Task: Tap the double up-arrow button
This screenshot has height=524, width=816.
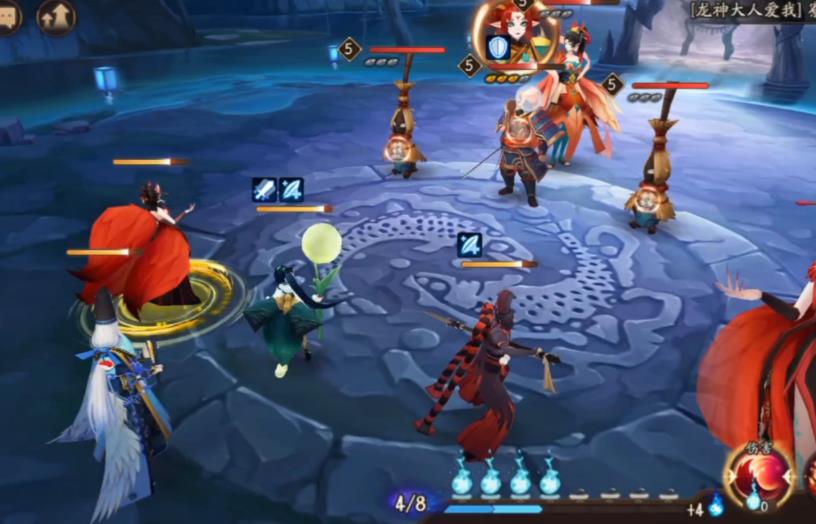Action: click(x=56, y=16)
